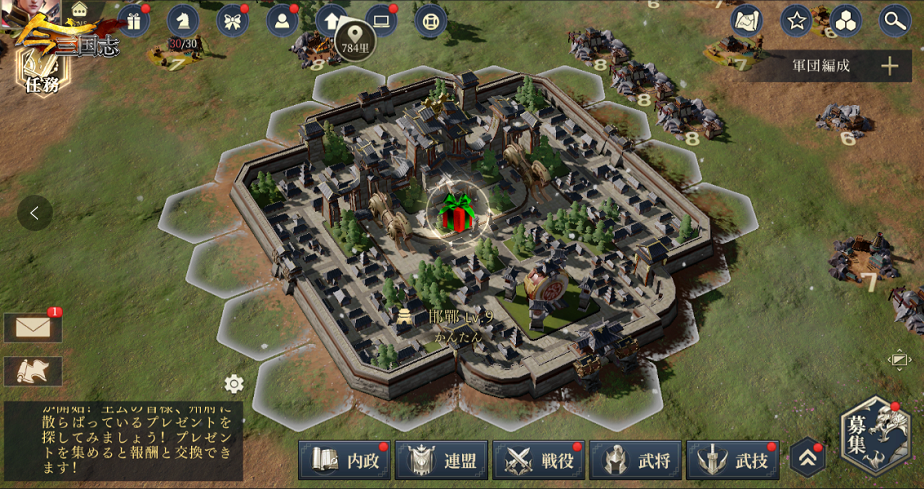Click the chess knight icon
Screen dimensions: 924x489
(x=183, y=20)
